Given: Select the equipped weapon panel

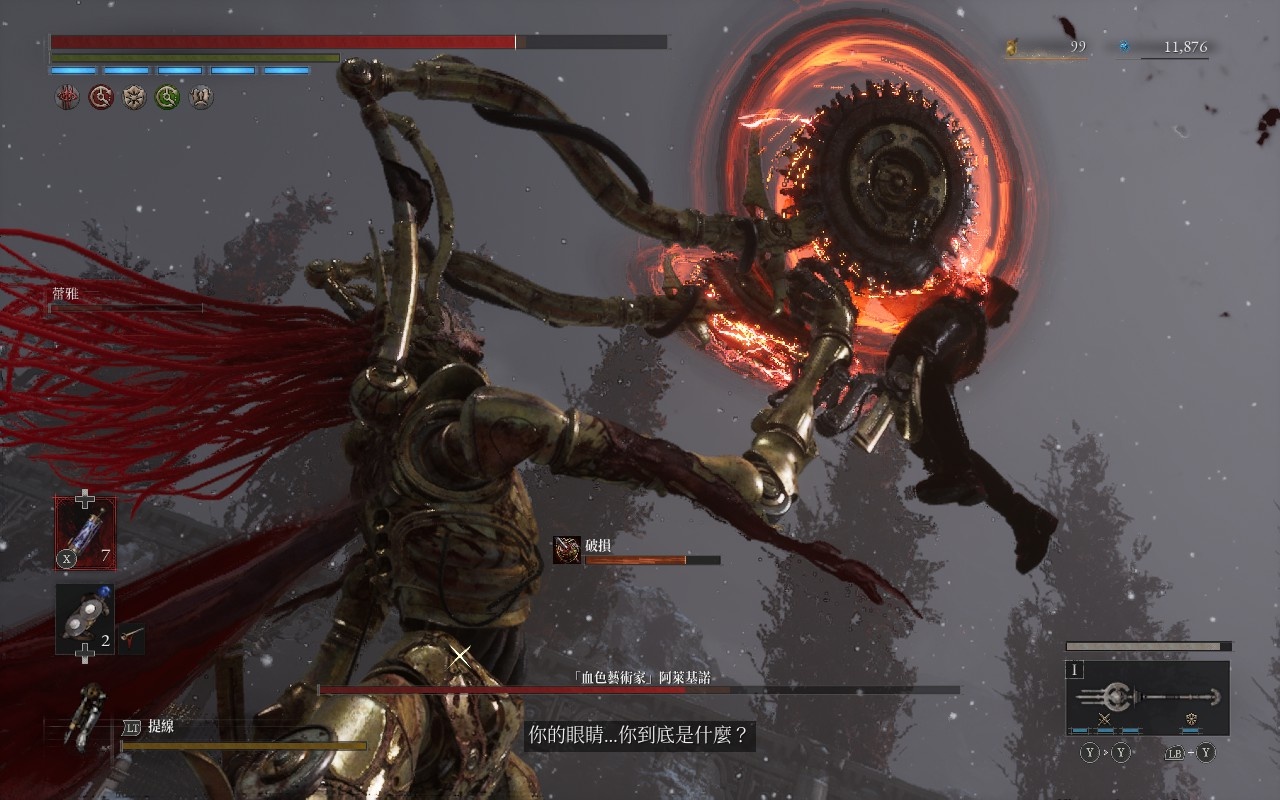Looking at the screenshot, I should pyautogui.click(x=1147, y=697).
